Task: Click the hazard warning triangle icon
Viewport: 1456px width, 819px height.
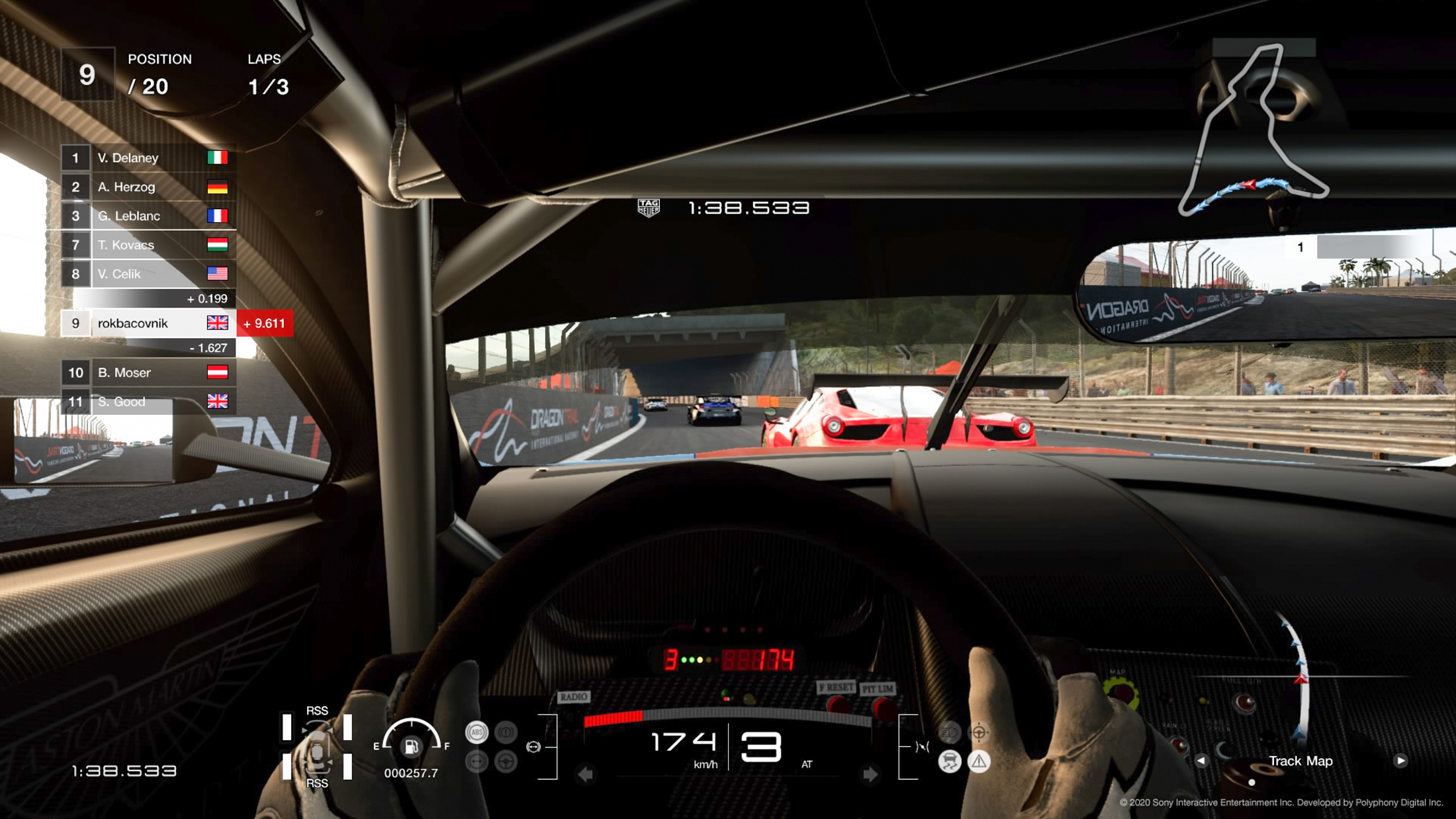Action: pyautogui.click(x=979, y=761)
